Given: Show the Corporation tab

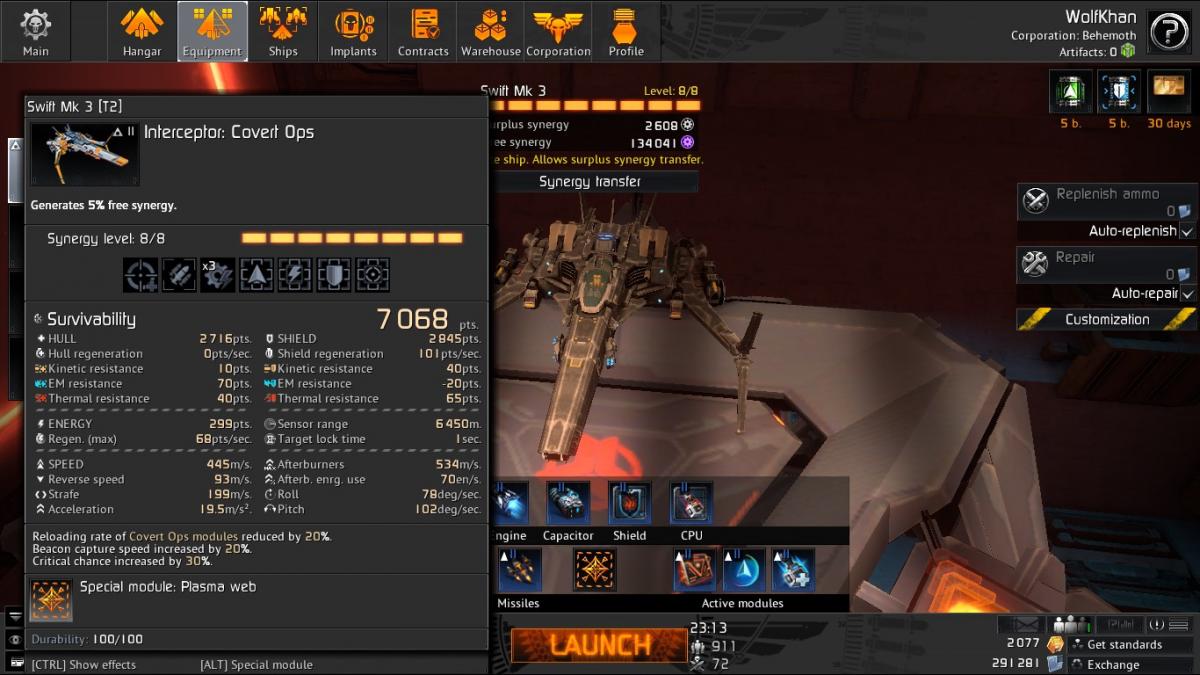Looking at the screenshot, I should [558, 31].
